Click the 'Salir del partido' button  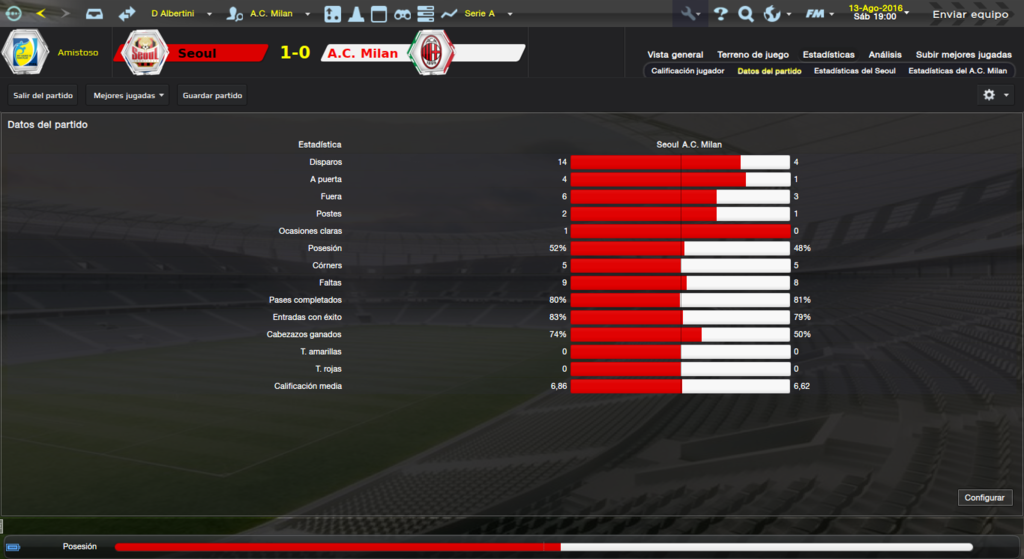[x=43, y=95]
